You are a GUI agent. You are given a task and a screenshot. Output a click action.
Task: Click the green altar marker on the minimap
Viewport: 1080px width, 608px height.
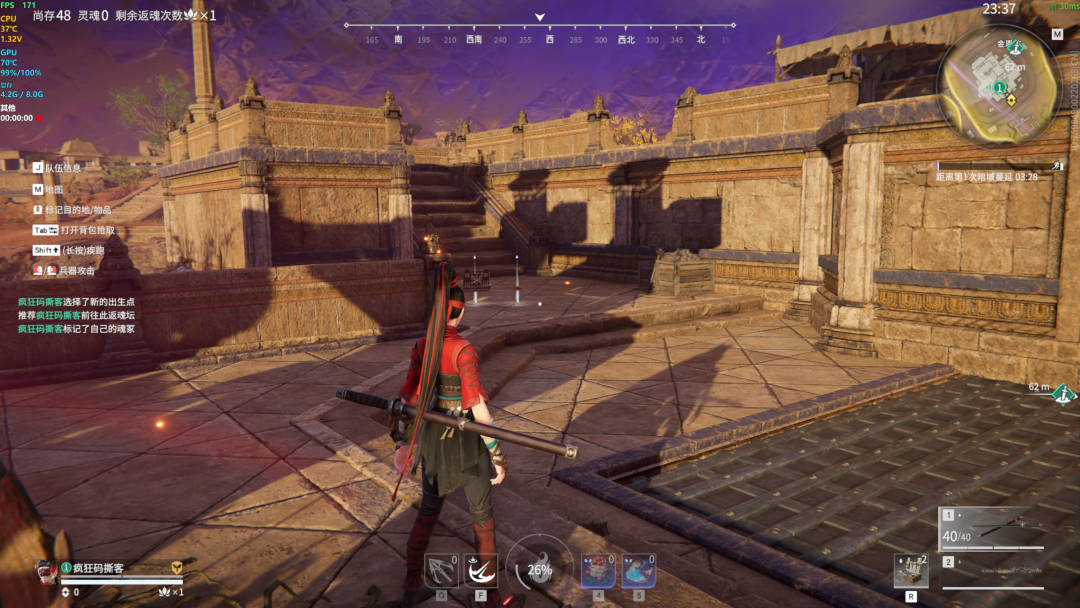(x=998, y=88)
